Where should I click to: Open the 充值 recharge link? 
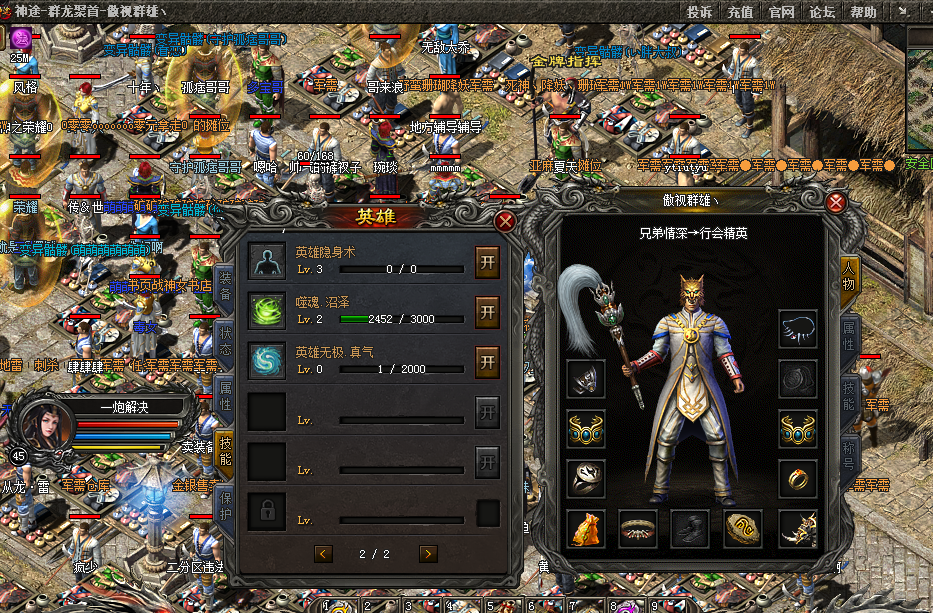coord(741,12)
